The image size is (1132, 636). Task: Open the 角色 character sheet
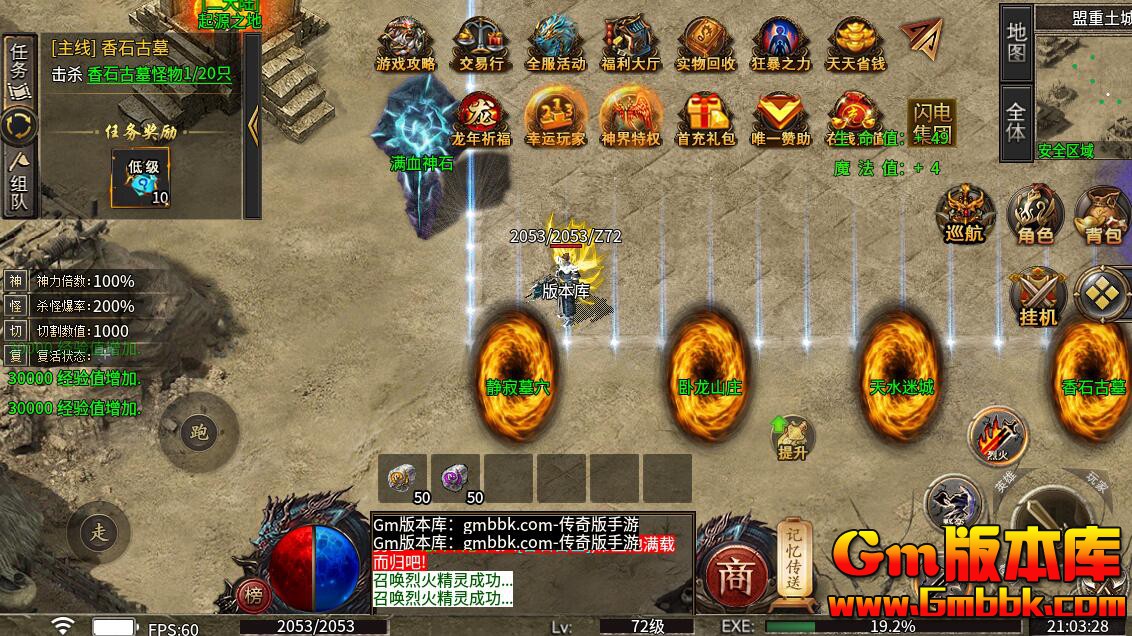point(1034,214)
